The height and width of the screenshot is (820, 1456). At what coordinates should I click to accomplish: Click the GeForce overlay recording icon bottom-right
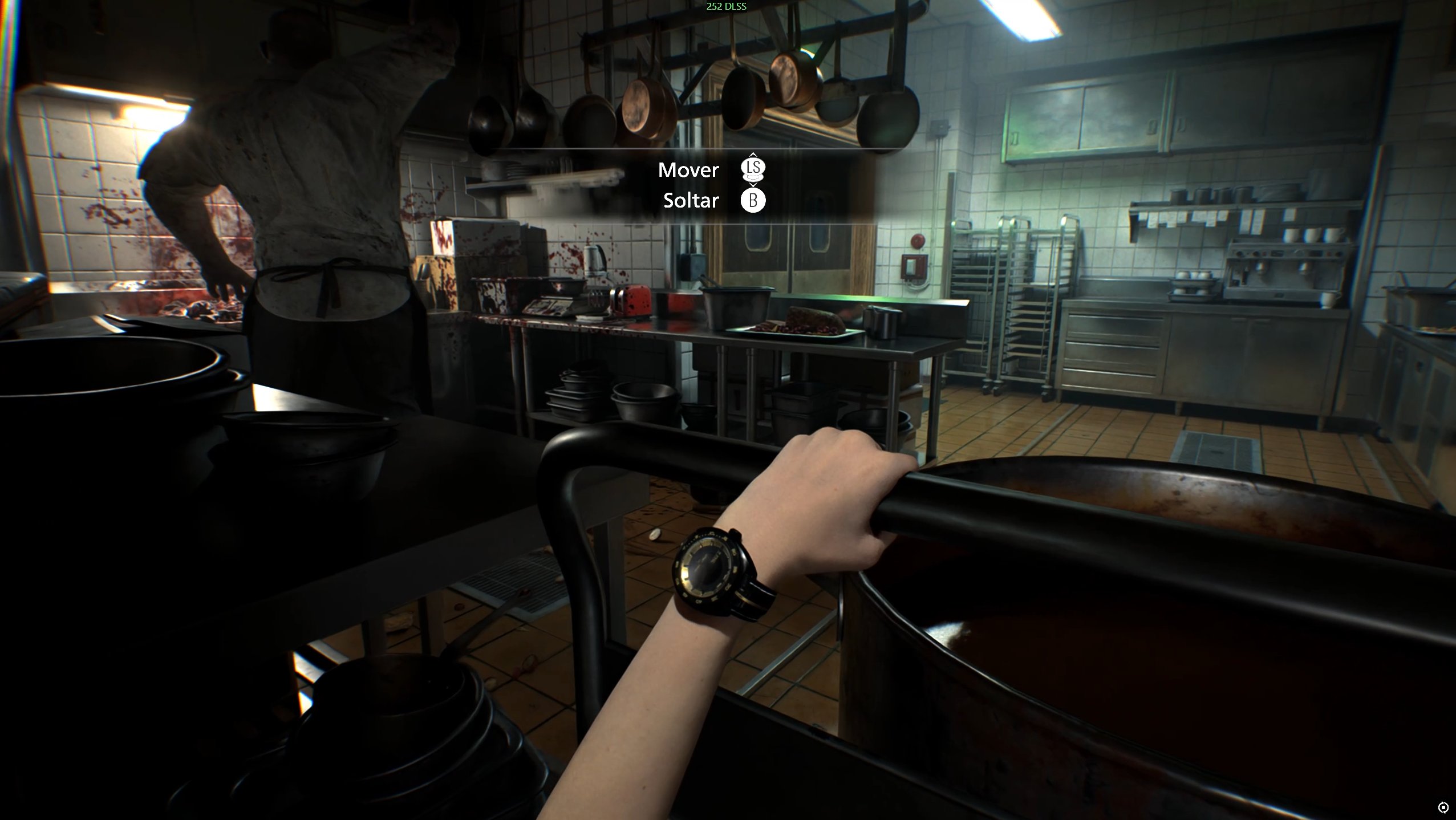tap(1442, 807)
